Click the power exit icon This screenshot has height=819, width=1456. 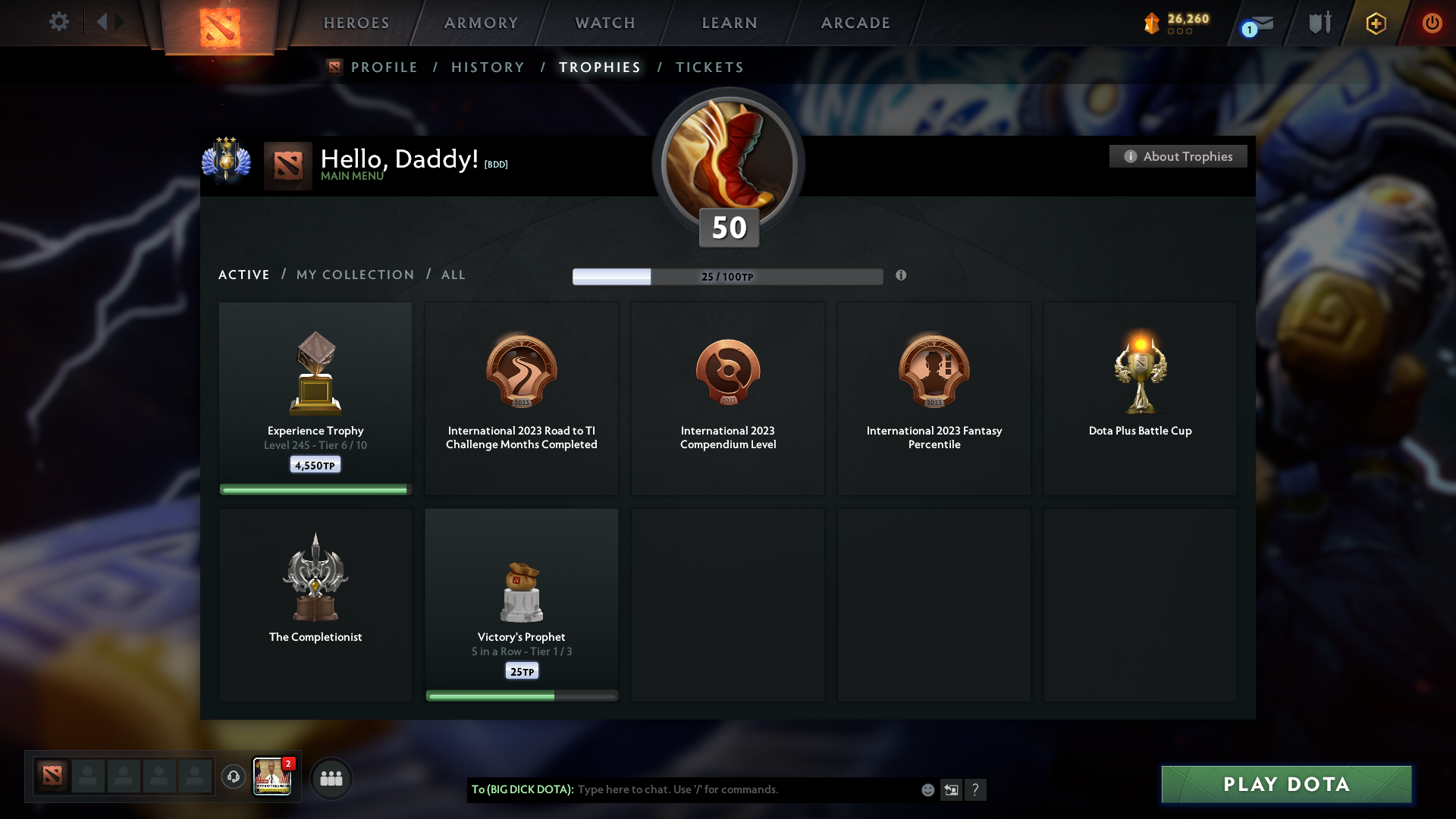pyautogui.click(x=1432, y=23)
